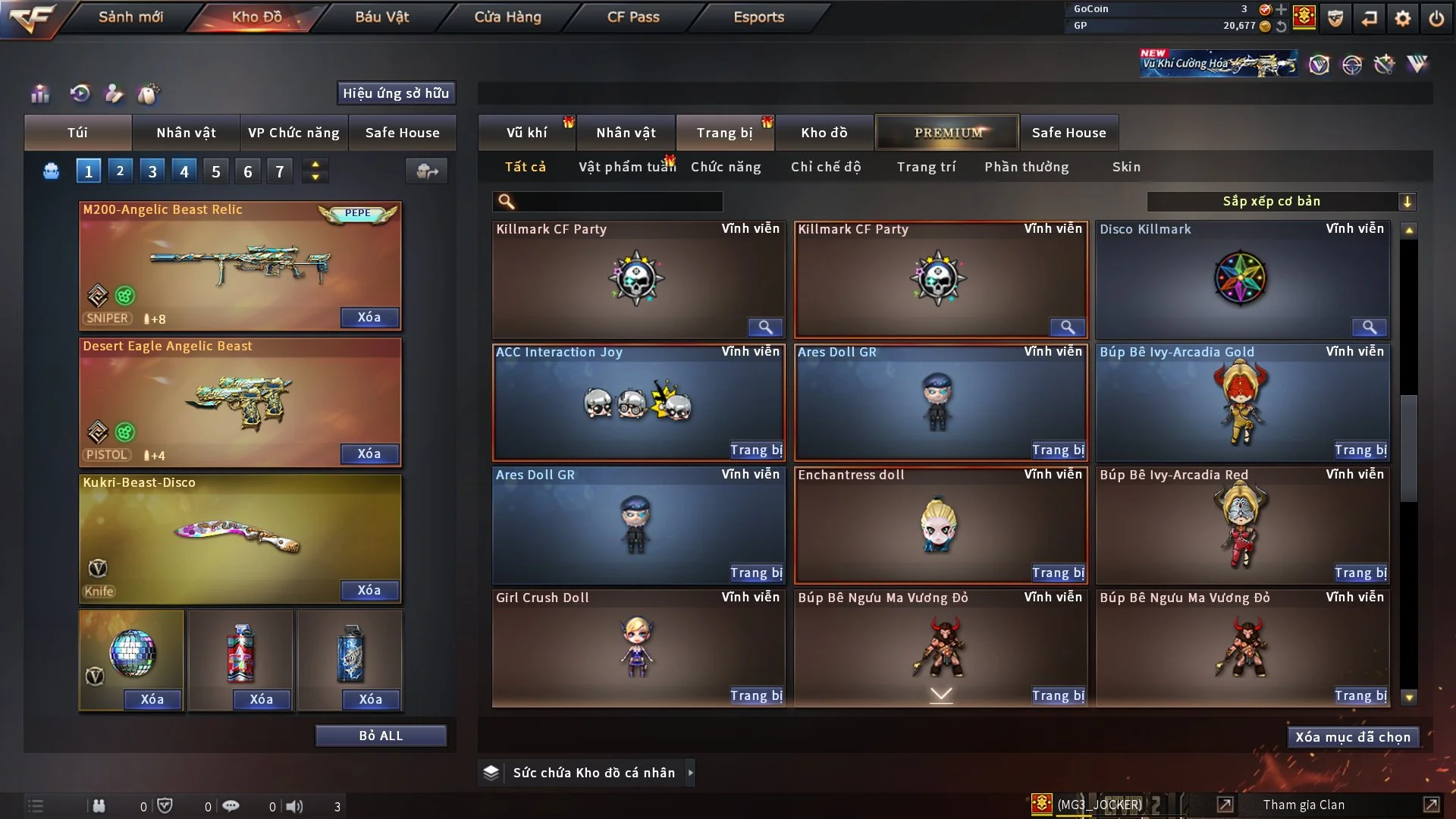
Task: Remove M200-Angelic Beast Relic with Xóa
Action: (x=369, y=317)
